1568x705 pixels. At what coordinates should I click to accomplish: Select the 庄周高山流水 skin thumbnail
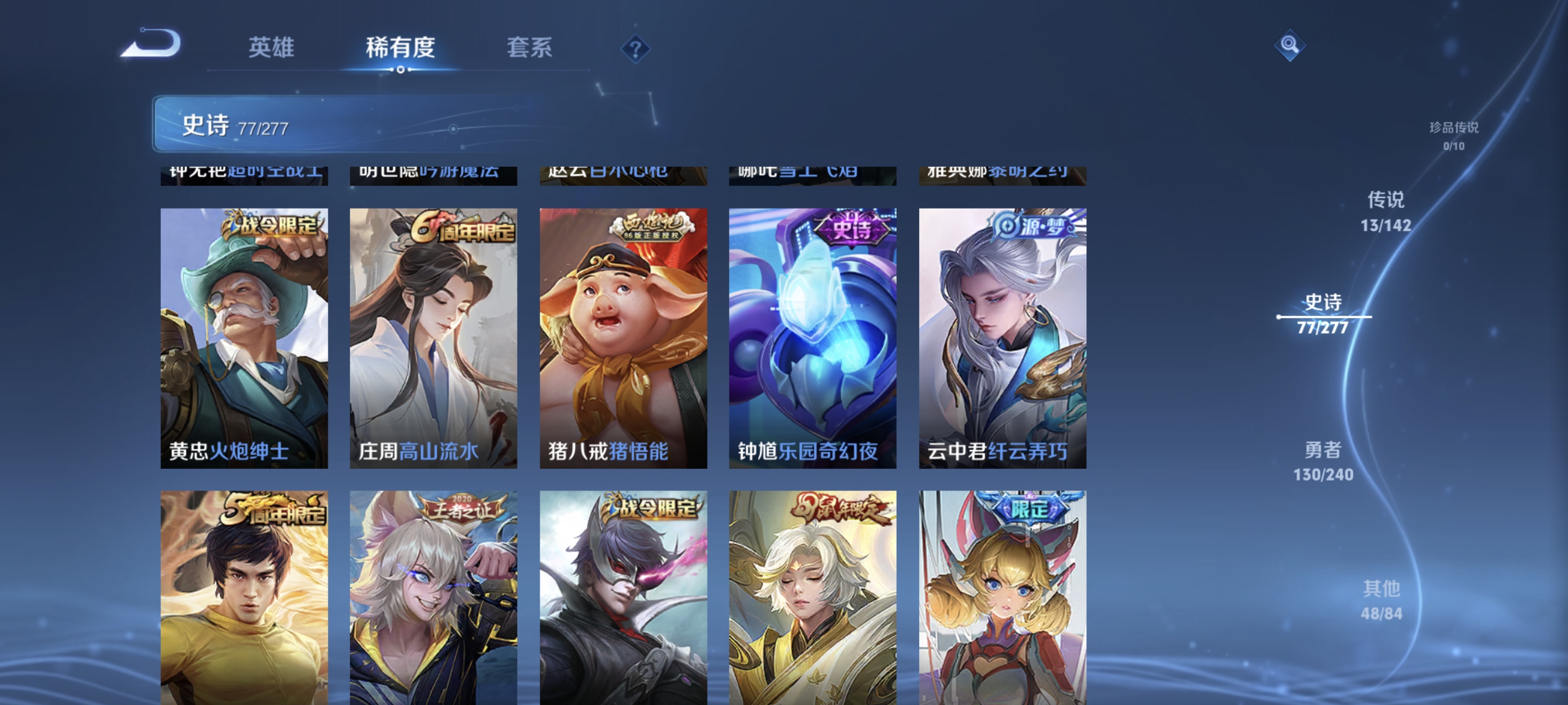coord(433,337)
